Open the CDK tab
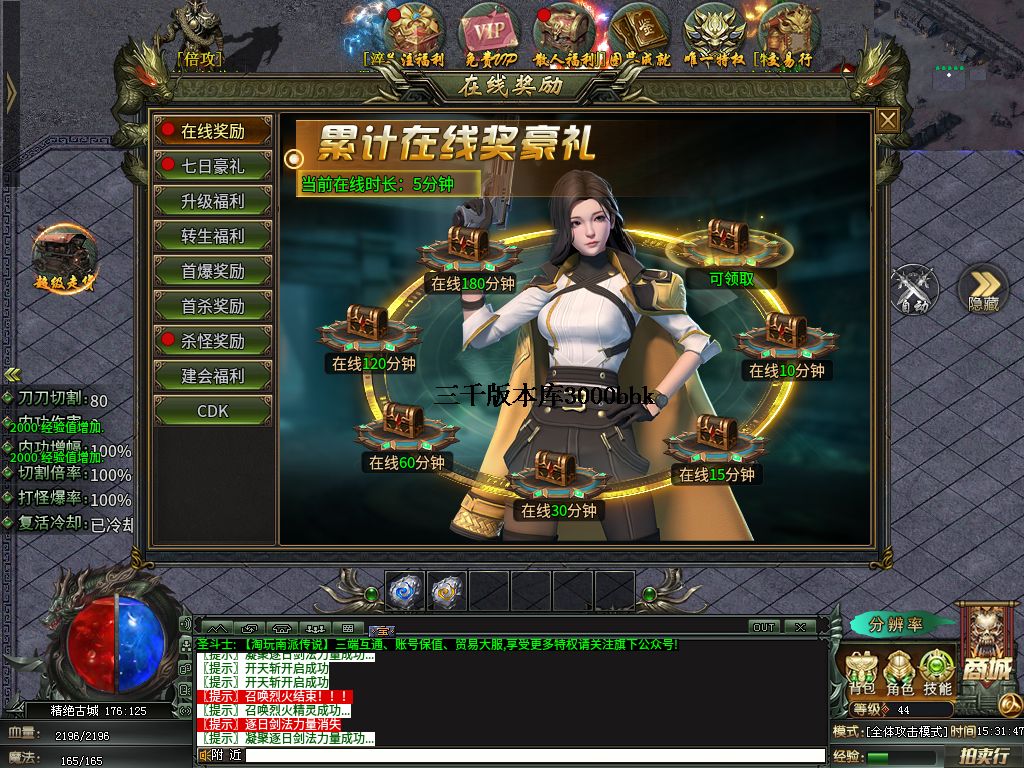 pyautogui.click(x=212, y=411)
